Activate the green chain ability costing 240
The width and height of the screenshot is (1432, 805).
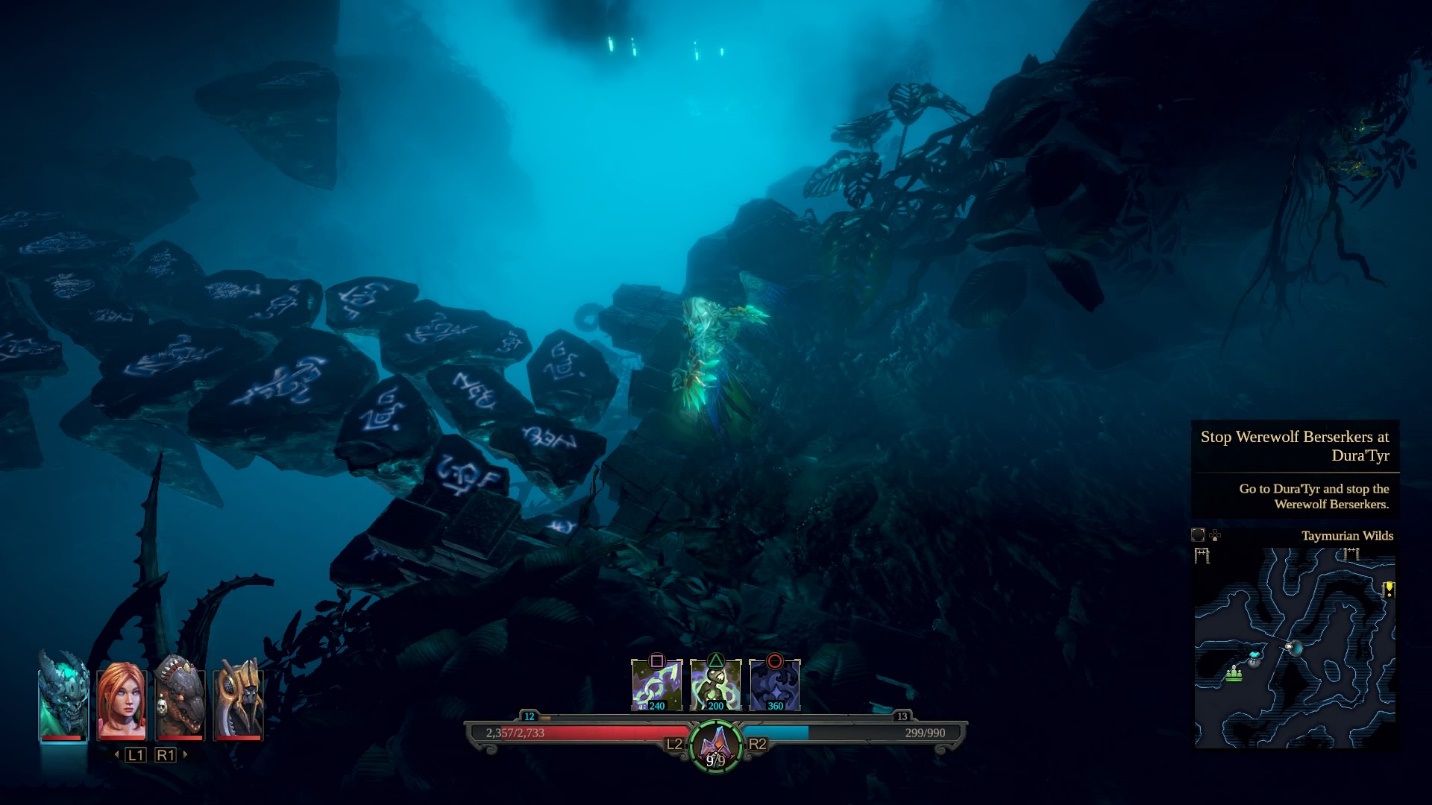[657, 686]
